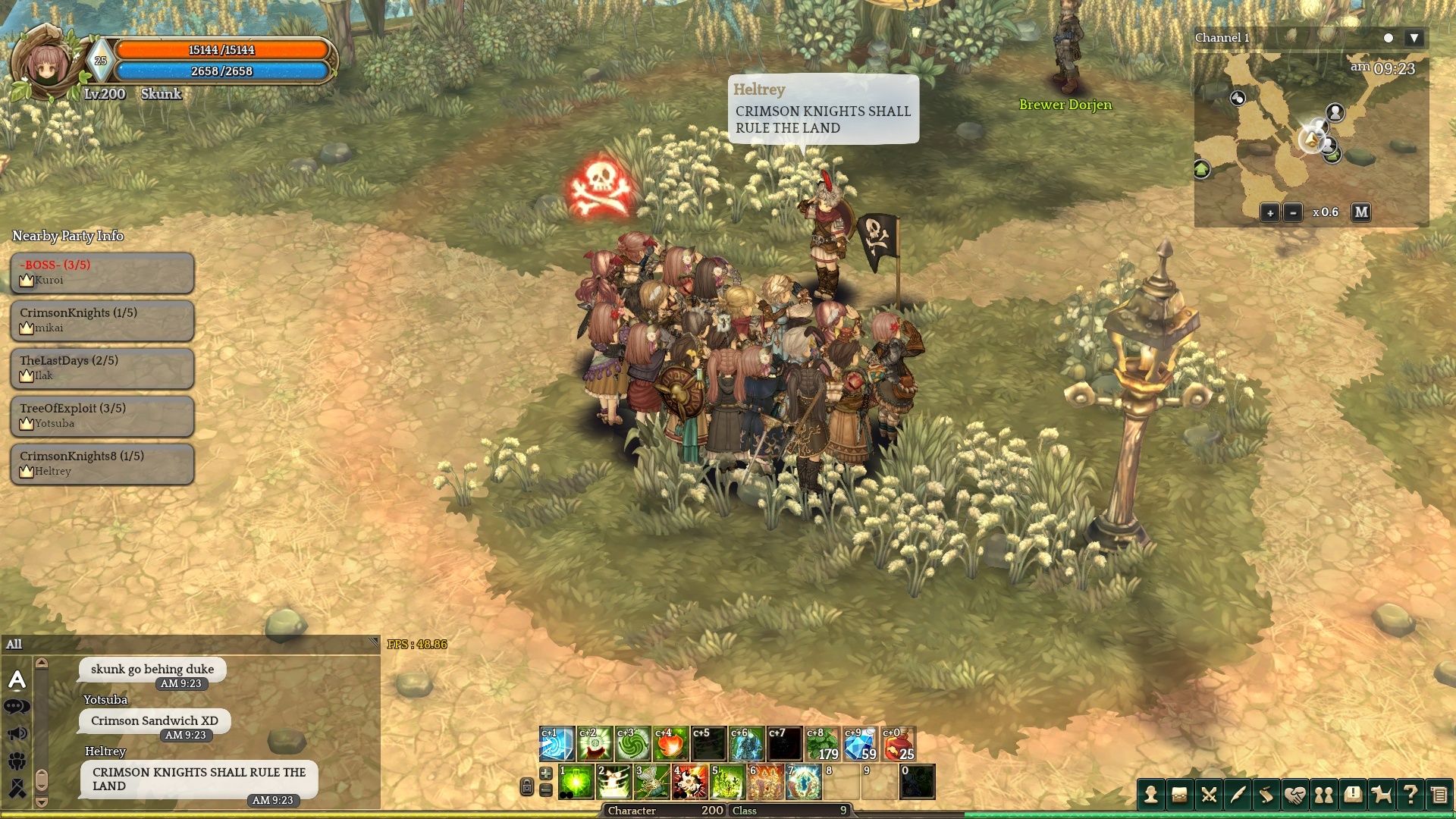Choose TheLastDays party in nearby list
1456x819 pixels.
coord(102,368)
